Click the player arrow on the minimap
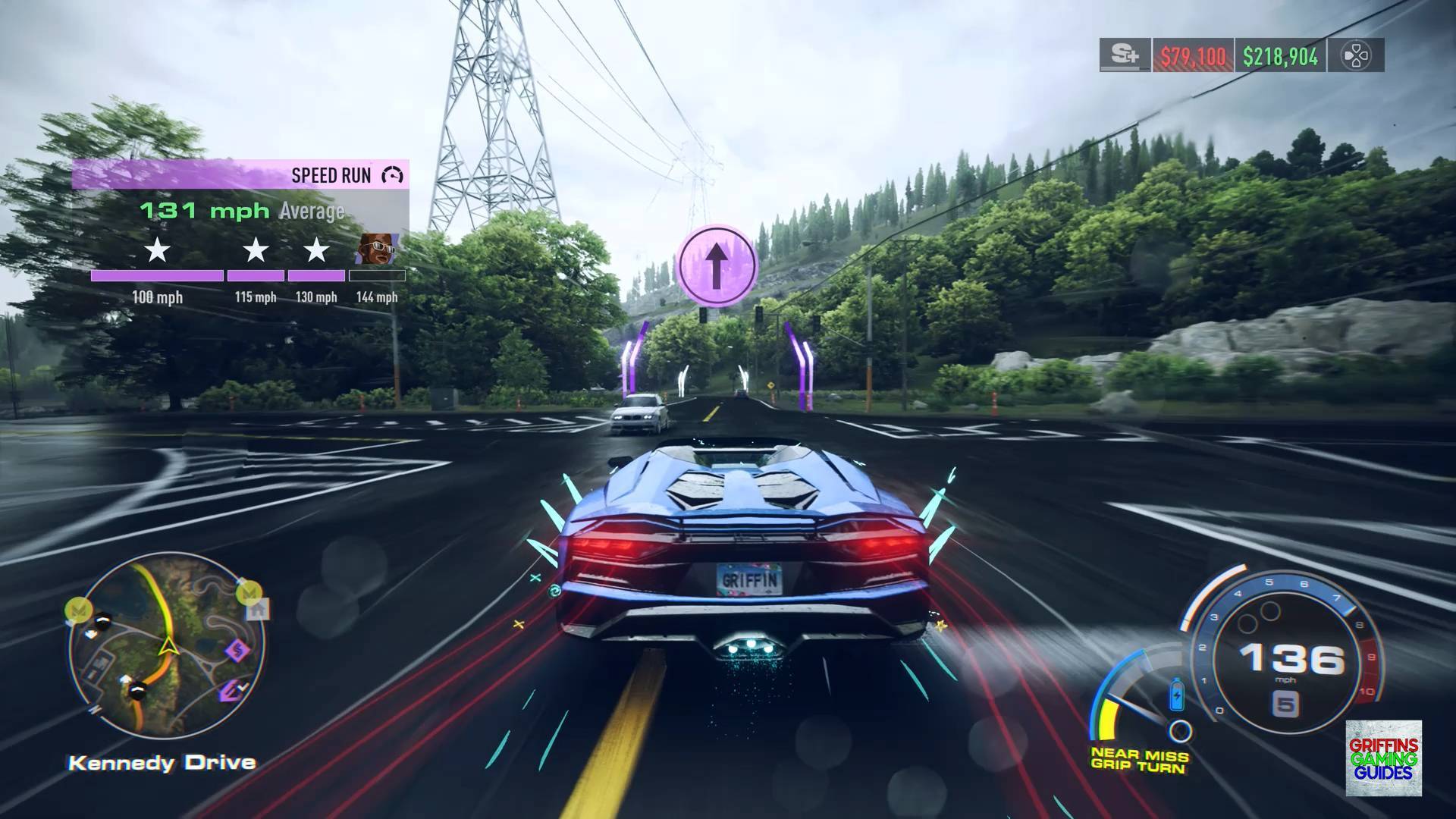The image size is (1456, 819). tap(166, 647)
